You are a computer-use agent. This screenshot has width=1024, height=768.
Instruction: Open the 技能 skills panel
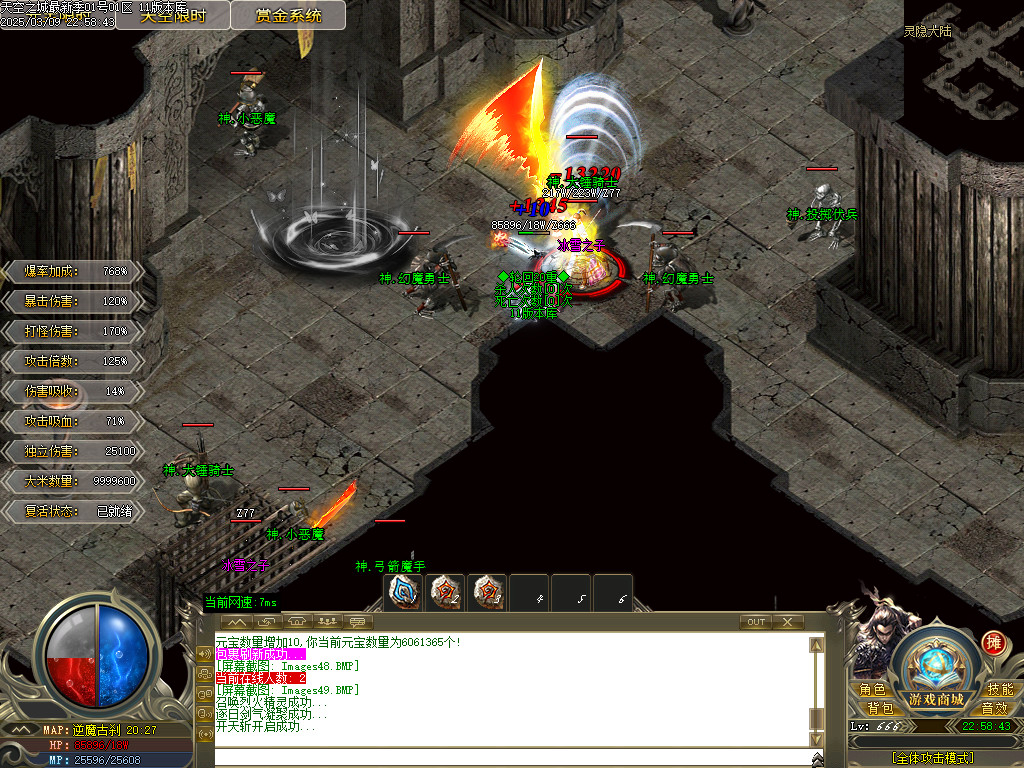click(x=1000, y=690)
